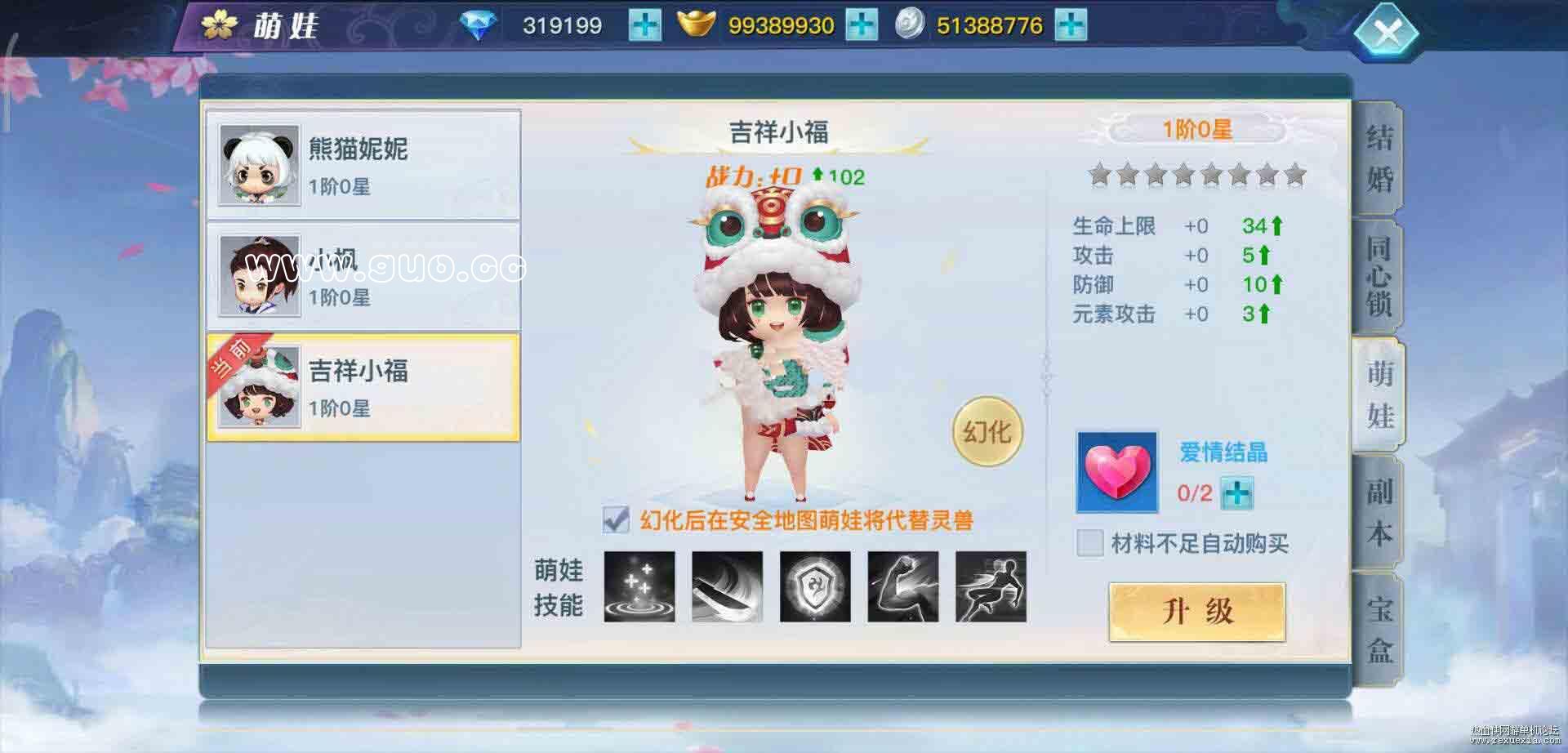Select the sprinting speed skill icon
1568x753 pixels.
(x=993, y=589)
